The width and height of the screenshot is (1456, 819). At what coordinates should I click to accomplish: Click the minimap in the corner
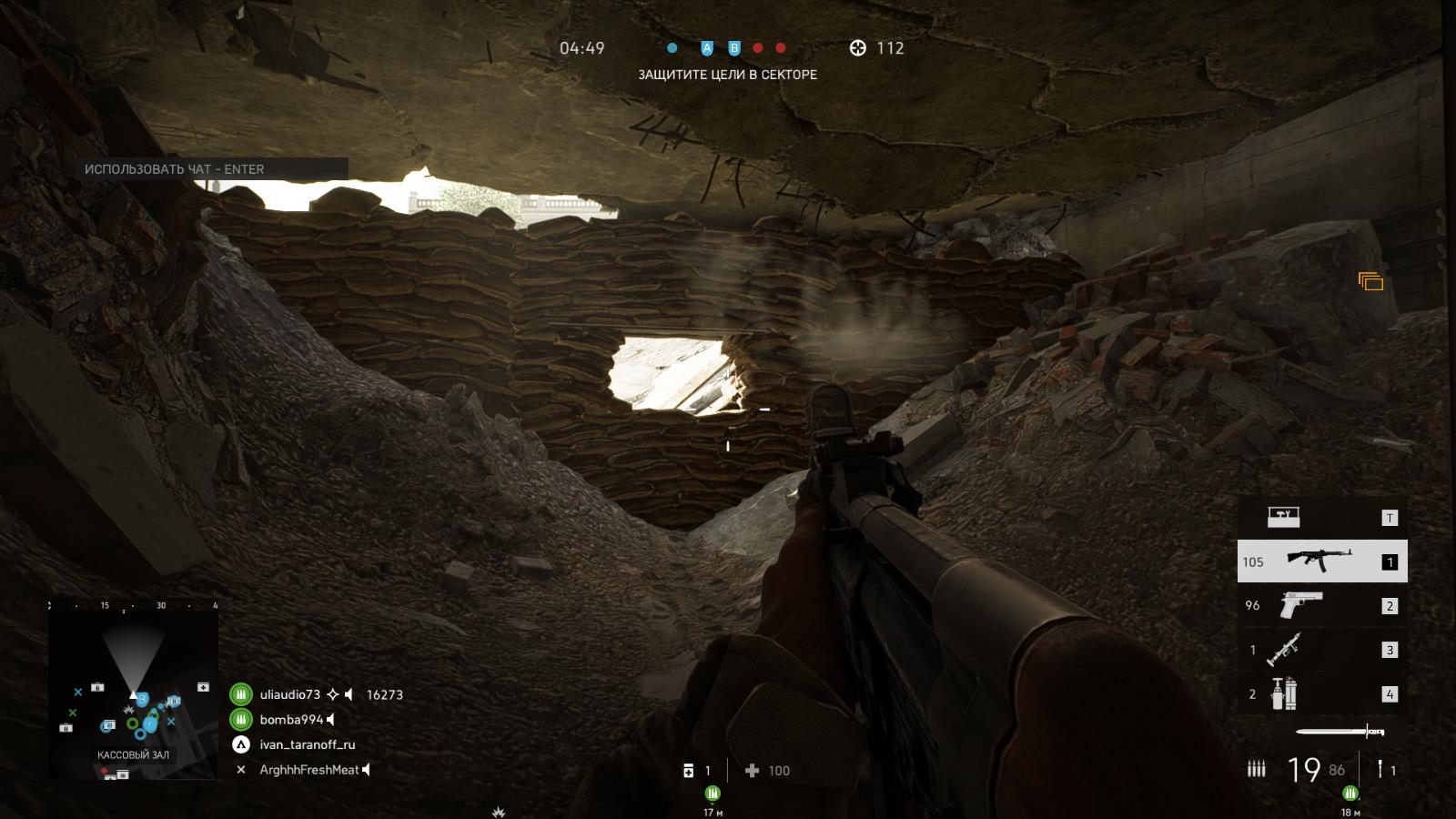pyautogui.click(x=134, y=692)
